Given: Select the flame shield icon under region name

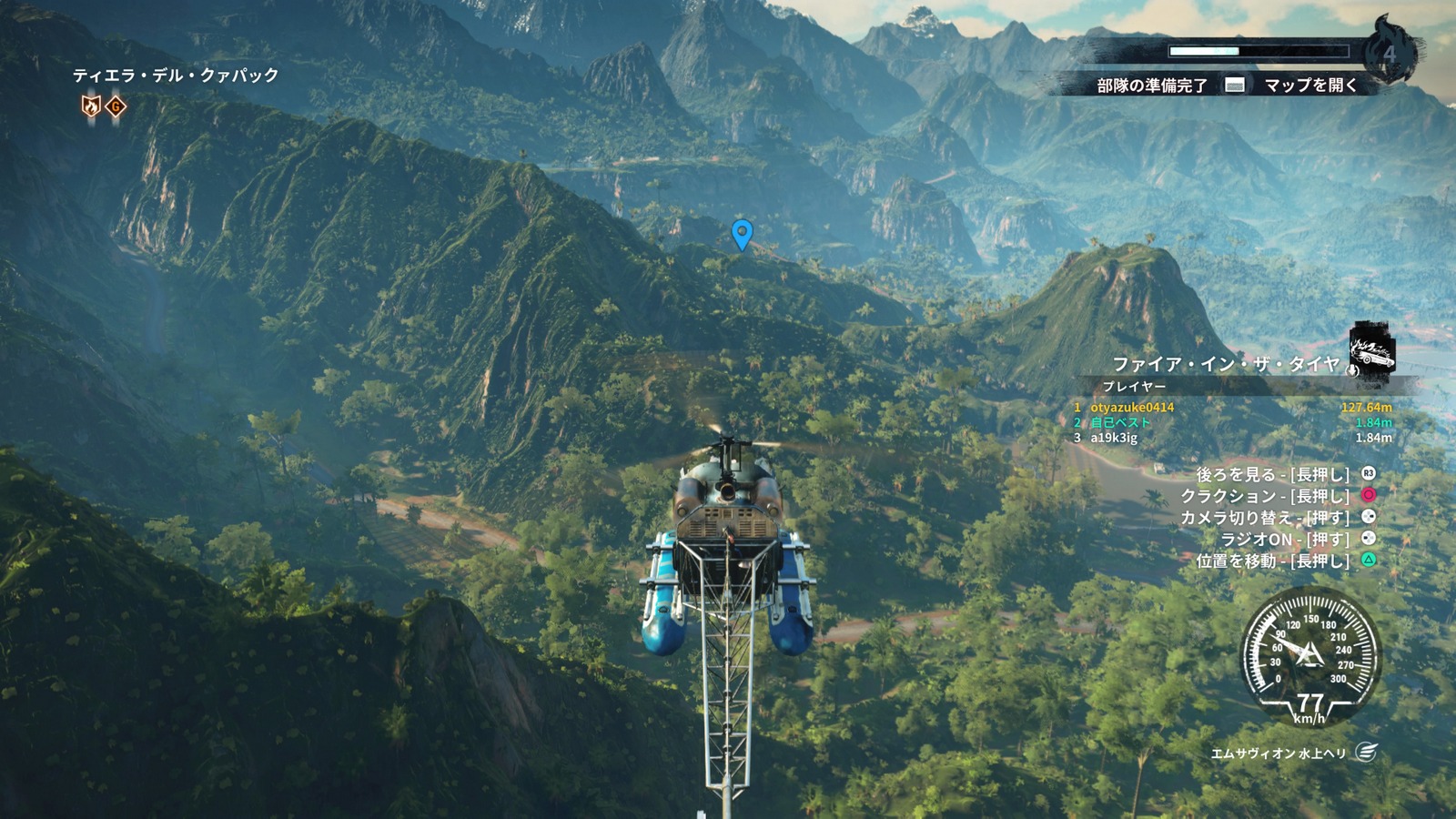Looking at the screenshot, I should click(x=91, y=106).
